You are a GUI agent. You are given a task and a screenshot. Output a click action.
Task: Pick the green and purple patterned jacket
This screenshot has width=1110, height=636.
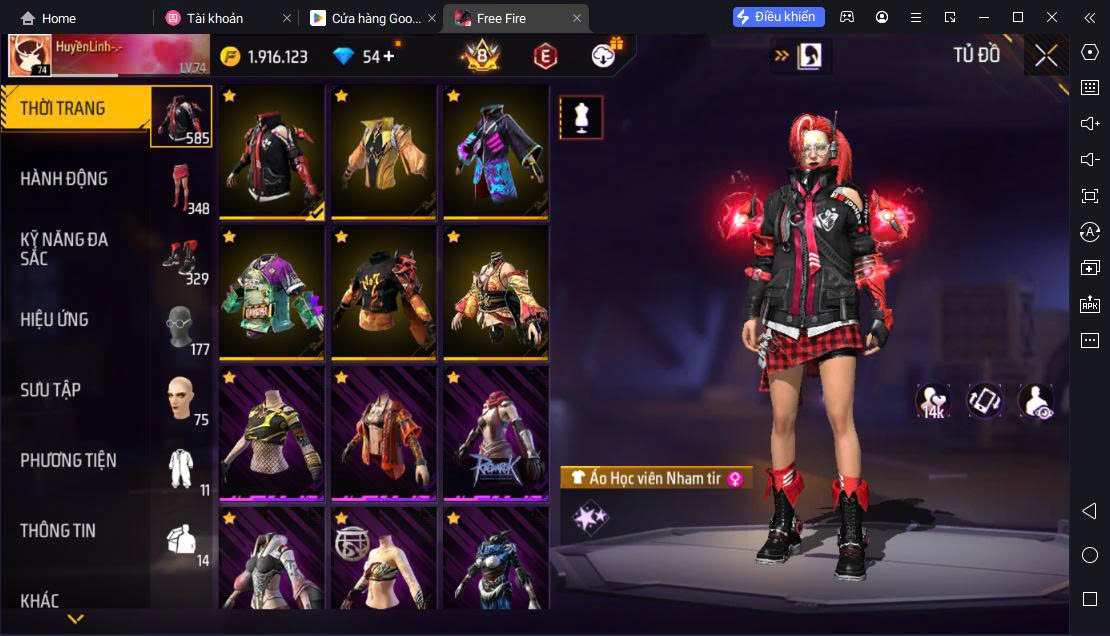click(272, 292)
